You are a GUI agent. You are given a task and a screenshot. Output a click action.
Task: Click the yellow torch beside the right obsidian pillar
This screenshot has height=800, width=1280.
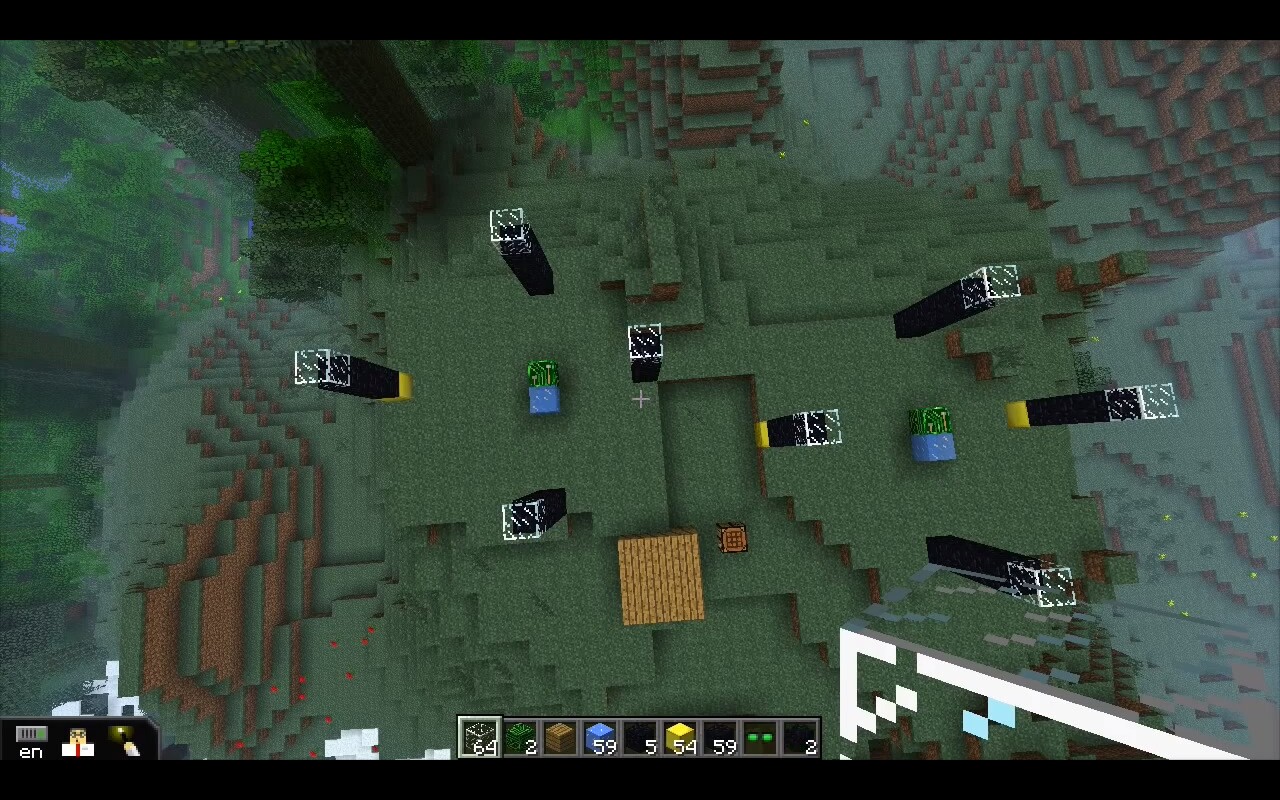click(x=1016, y=412)
